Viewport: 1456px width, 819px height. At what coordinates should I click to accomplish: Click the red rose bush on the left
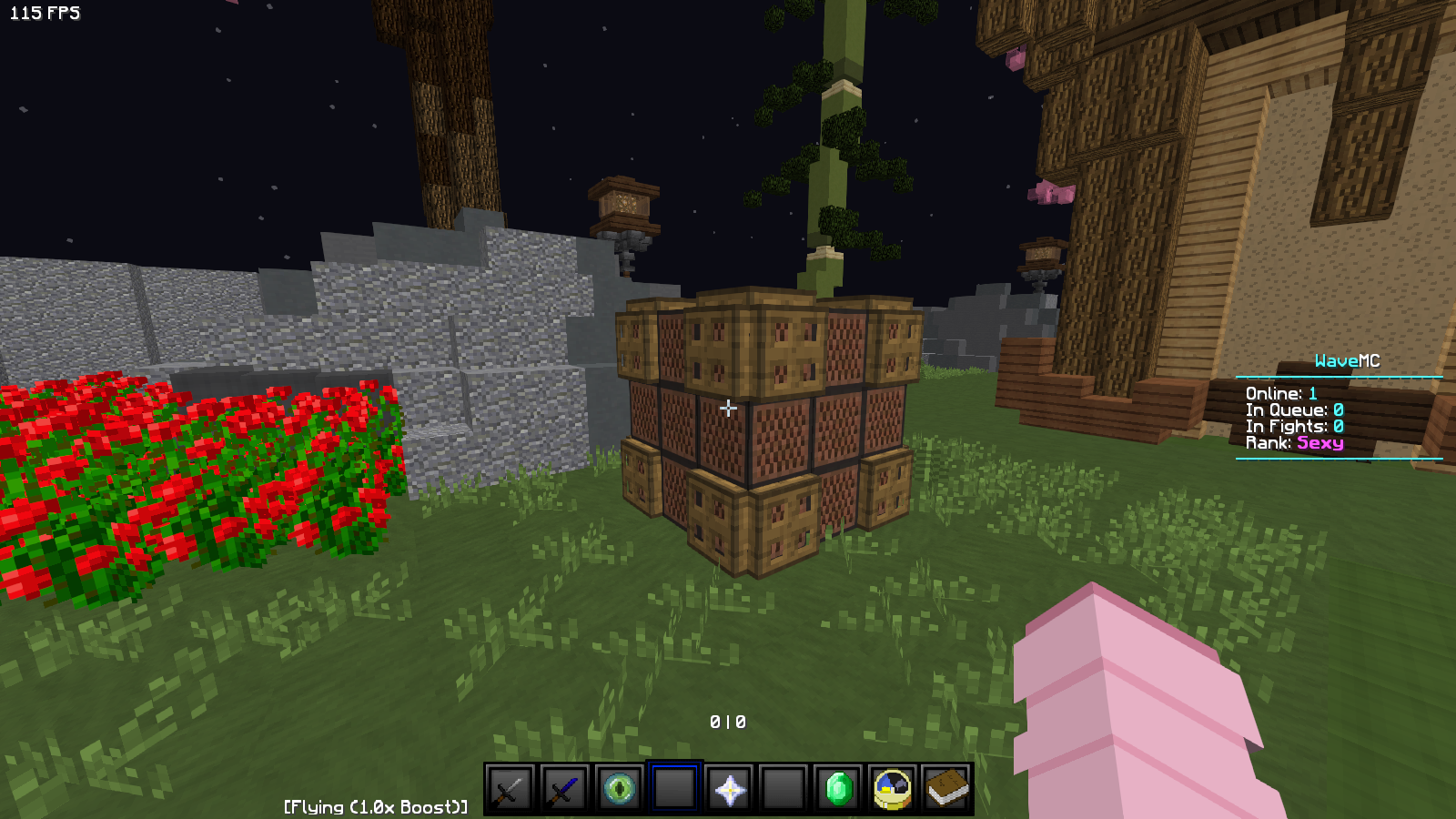click(x=182, y=473)
